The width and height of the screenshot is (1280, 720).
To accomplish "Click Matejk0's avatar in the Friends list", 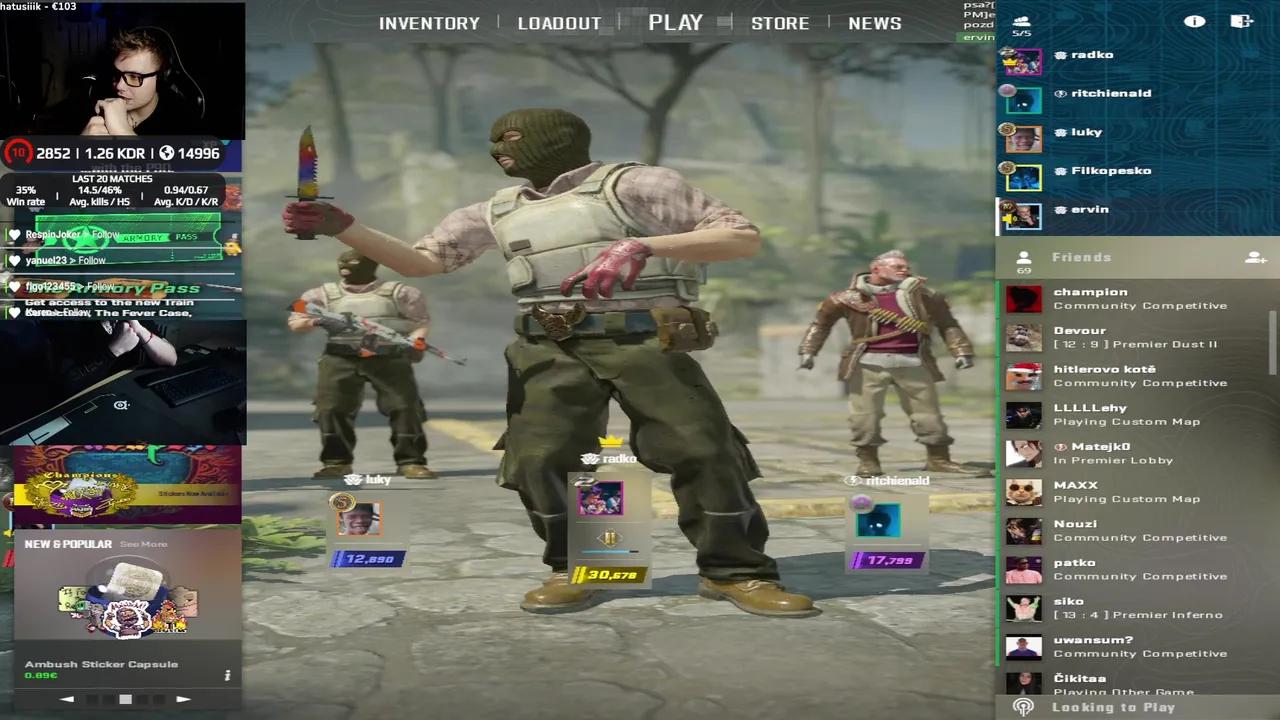I will click(1023, 452).
